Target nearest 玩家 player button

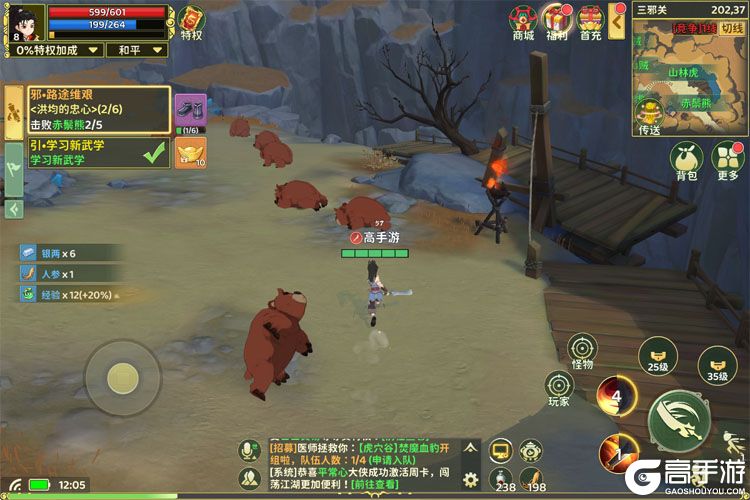(x=559, y=386)
